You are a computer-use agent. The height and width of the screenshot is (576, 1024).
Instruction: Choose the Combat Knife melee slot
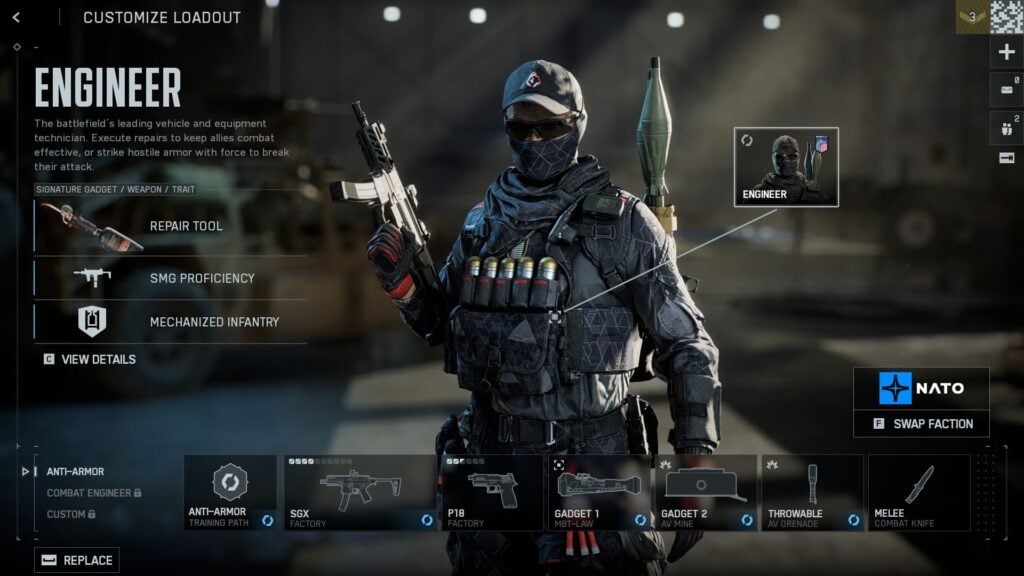pyautogui.click(x=919, y=493)
